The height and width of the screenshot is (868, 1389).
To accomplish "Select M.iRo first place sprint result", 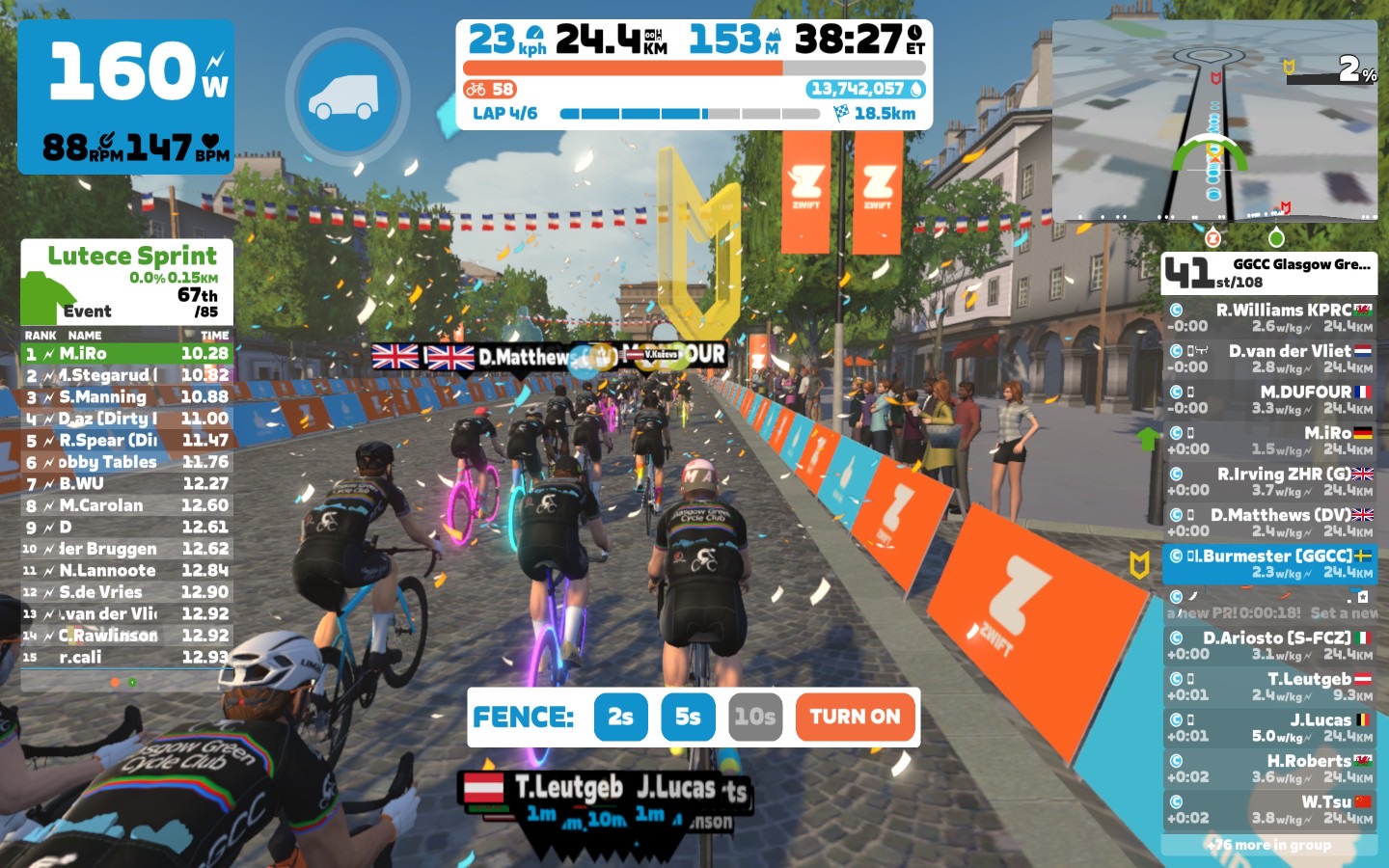I will click(x=126, y=354).
